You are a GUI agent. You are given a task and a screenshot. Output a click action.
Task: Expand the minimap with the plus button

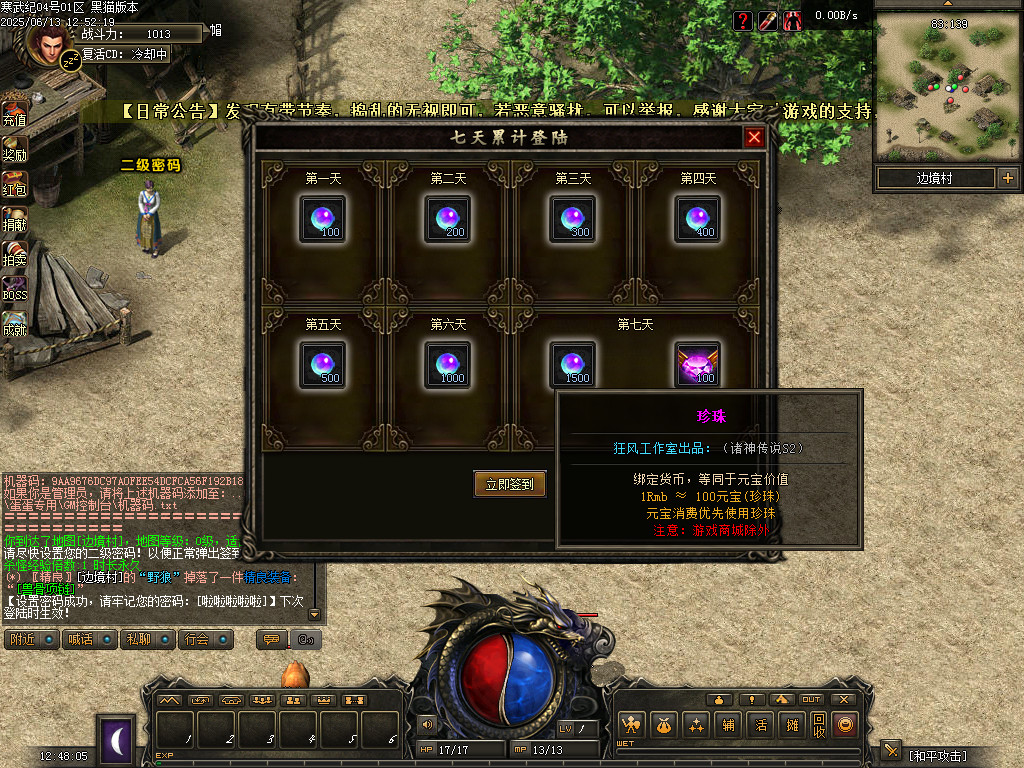pyautogui.click(x=1007, y=178)
